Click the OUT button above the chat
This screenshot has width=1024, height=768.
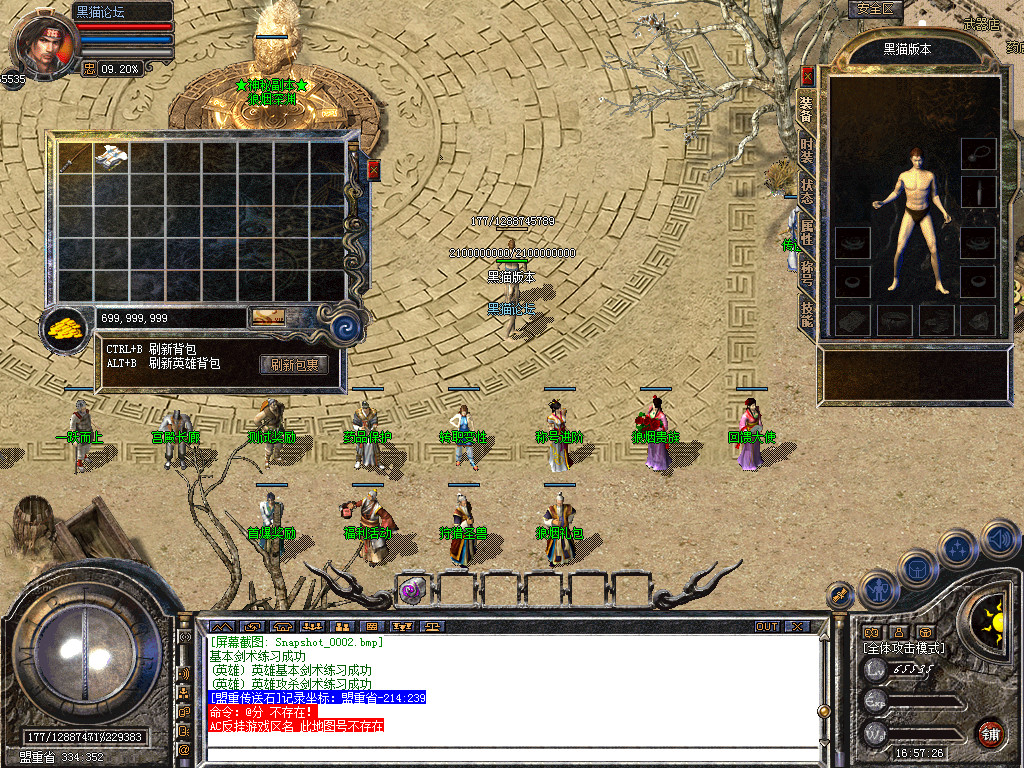tap(766, 626)
